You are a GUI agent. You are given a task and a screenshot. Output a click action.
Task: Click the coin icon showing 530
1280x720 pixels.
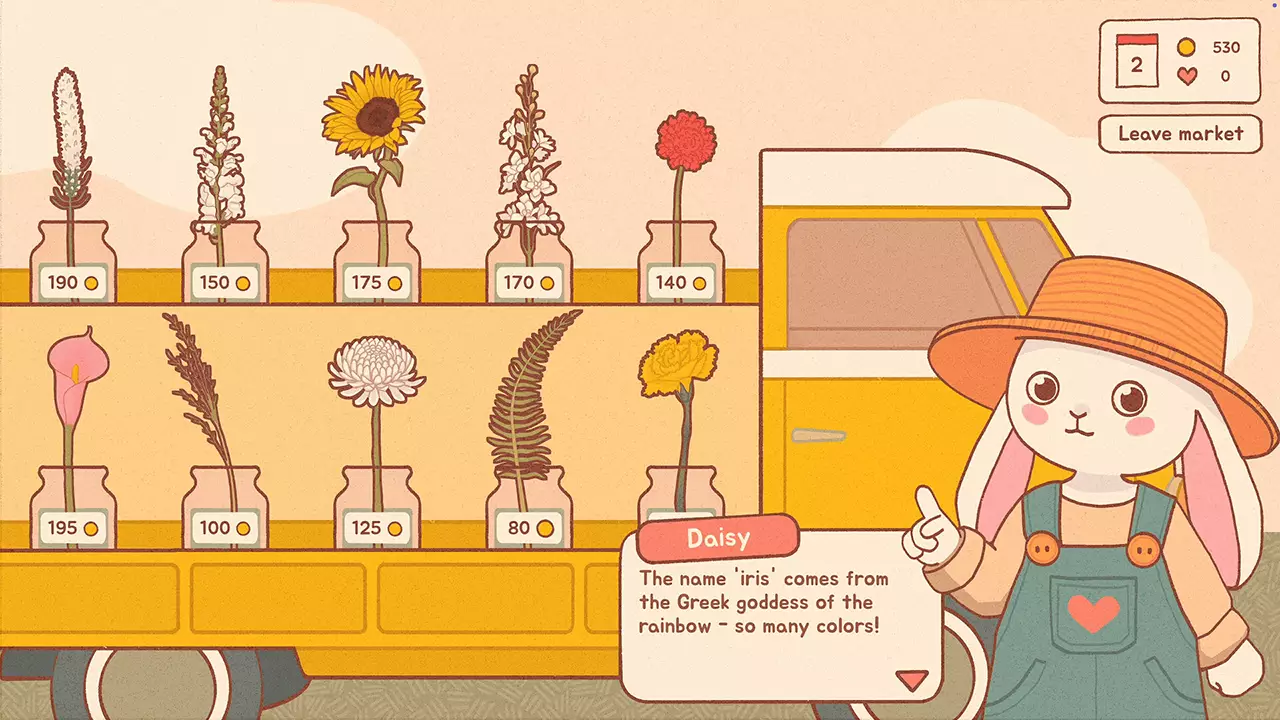coord(1186,46)
